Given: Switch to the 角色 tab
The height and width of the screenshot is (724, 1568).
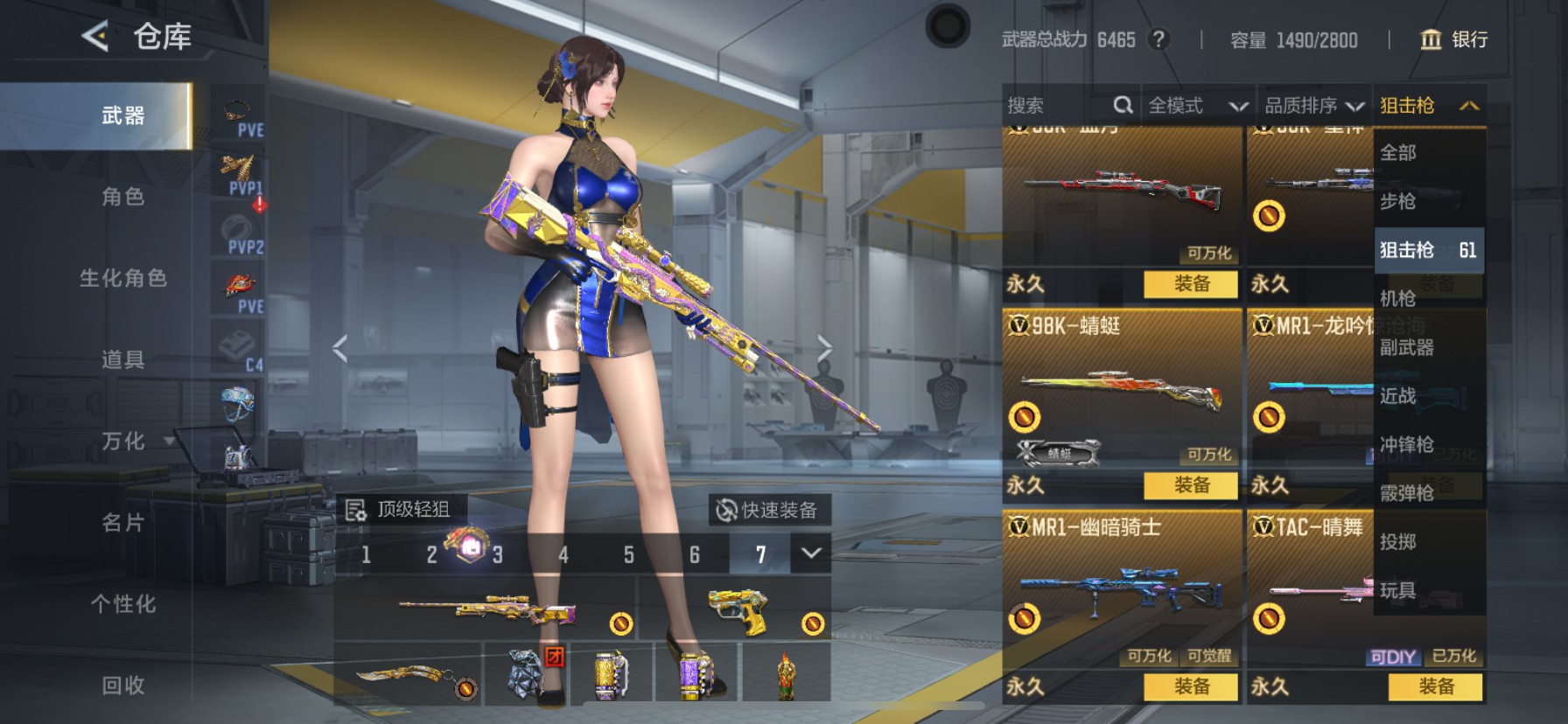Looking at the screenshot, I should (122, 198).
